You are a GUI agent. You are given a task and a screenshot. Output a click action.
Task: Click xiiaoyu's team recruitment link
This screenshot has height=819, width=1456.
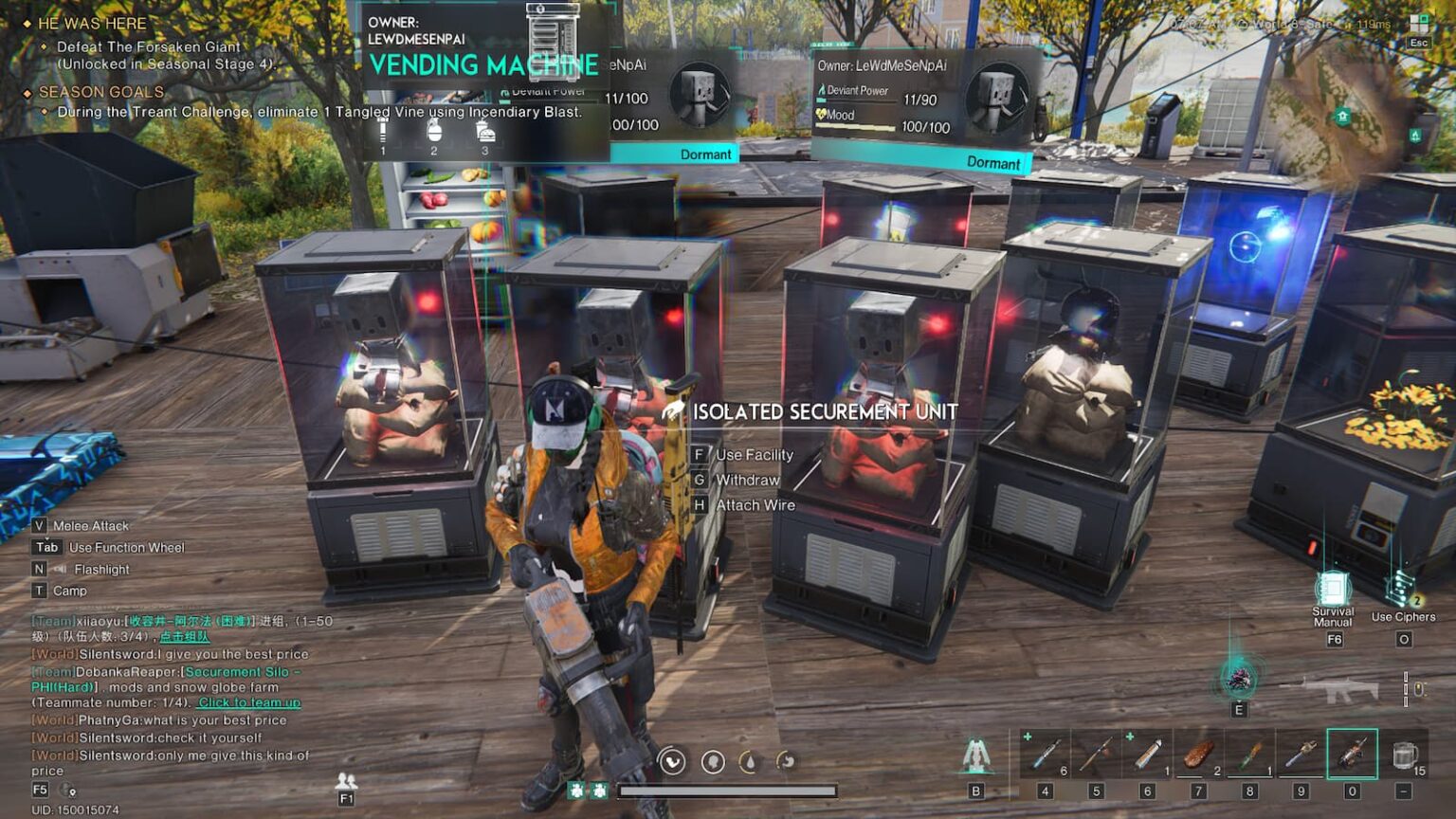pyautogui.click(x=186, y=638)
